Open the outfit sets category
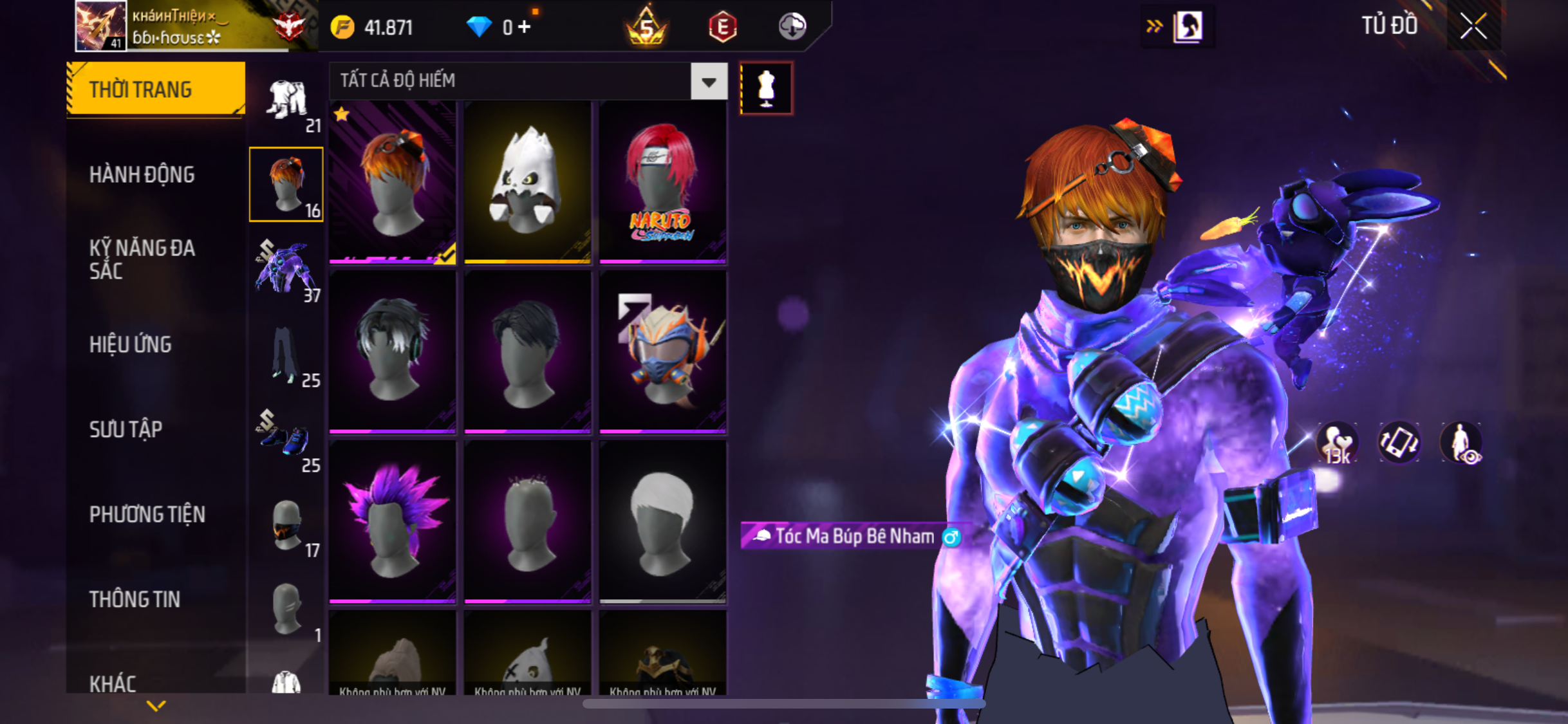Image resolution: width=1568 pixels, height=724 pixels. [x=286, y=103]
